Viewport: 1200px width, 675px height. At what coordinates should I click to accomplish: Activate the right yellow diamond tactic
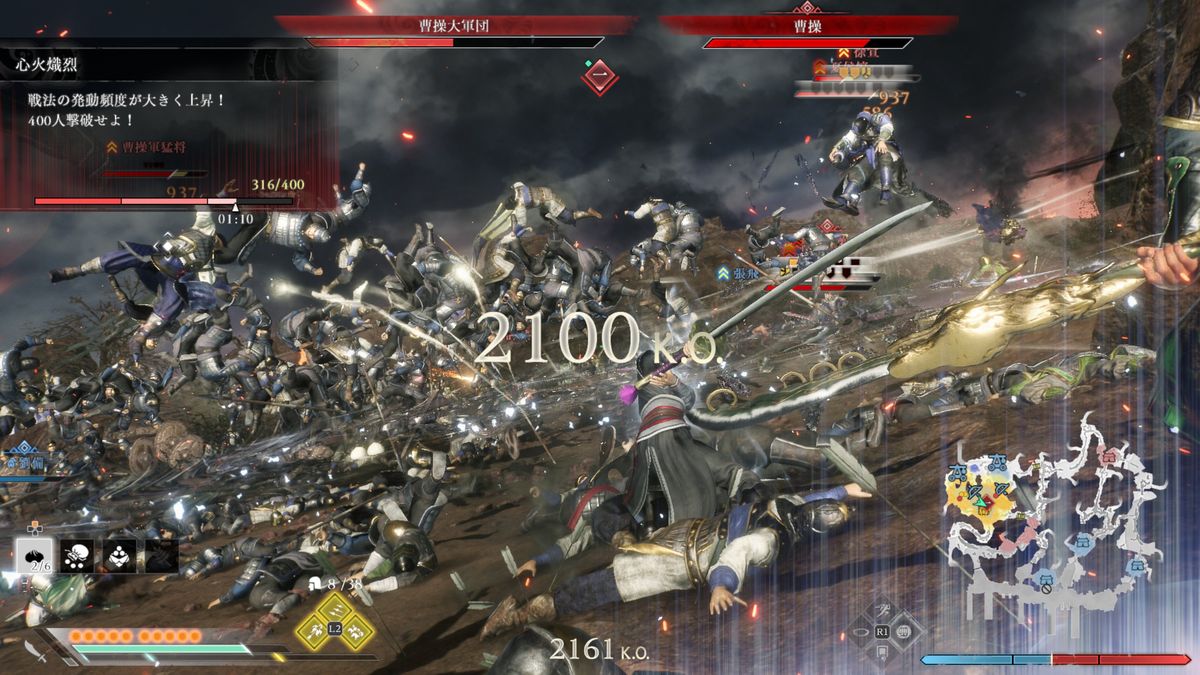[x=356, y=631]
